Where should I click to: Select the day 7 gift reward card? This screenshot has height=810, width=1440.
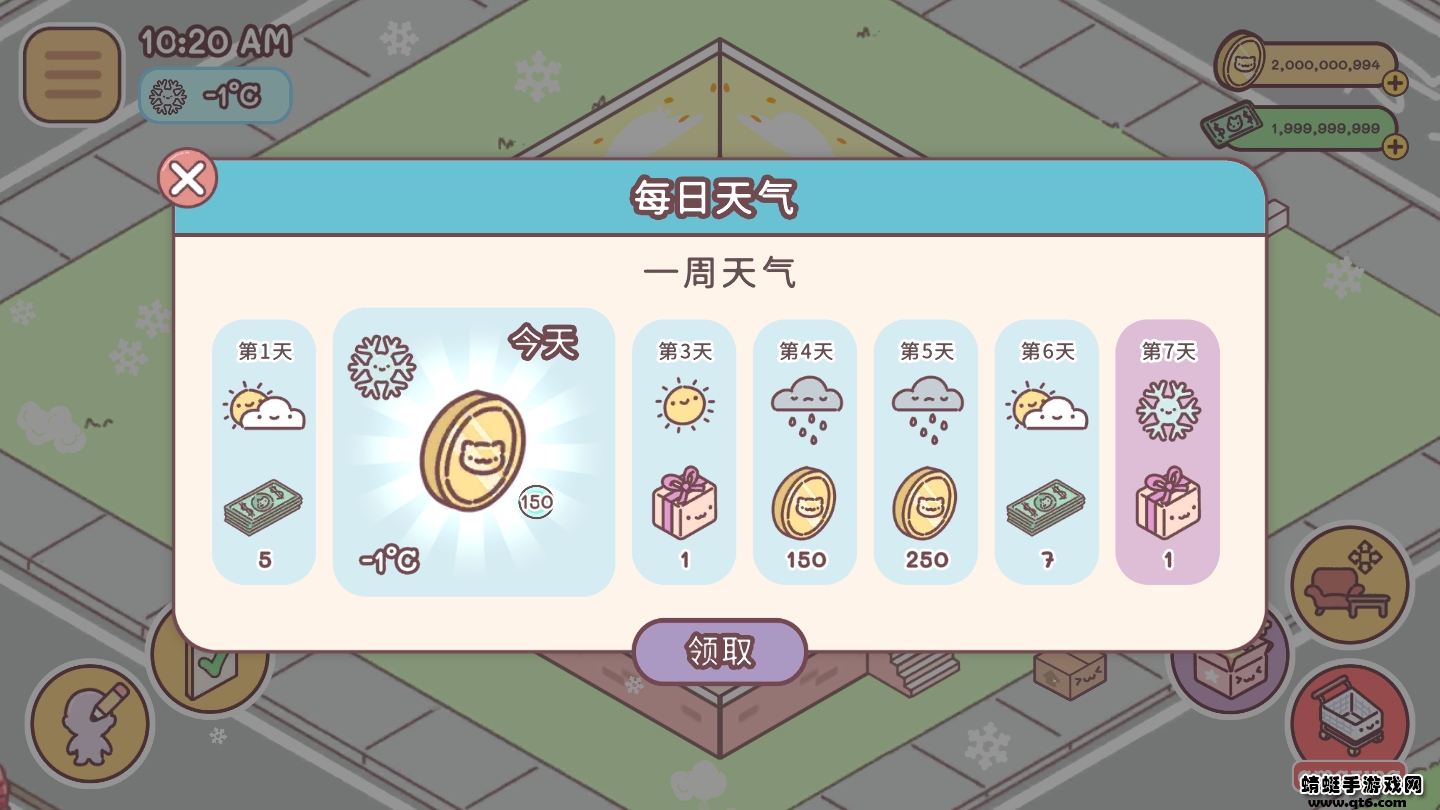click(x=1167, y=450)
